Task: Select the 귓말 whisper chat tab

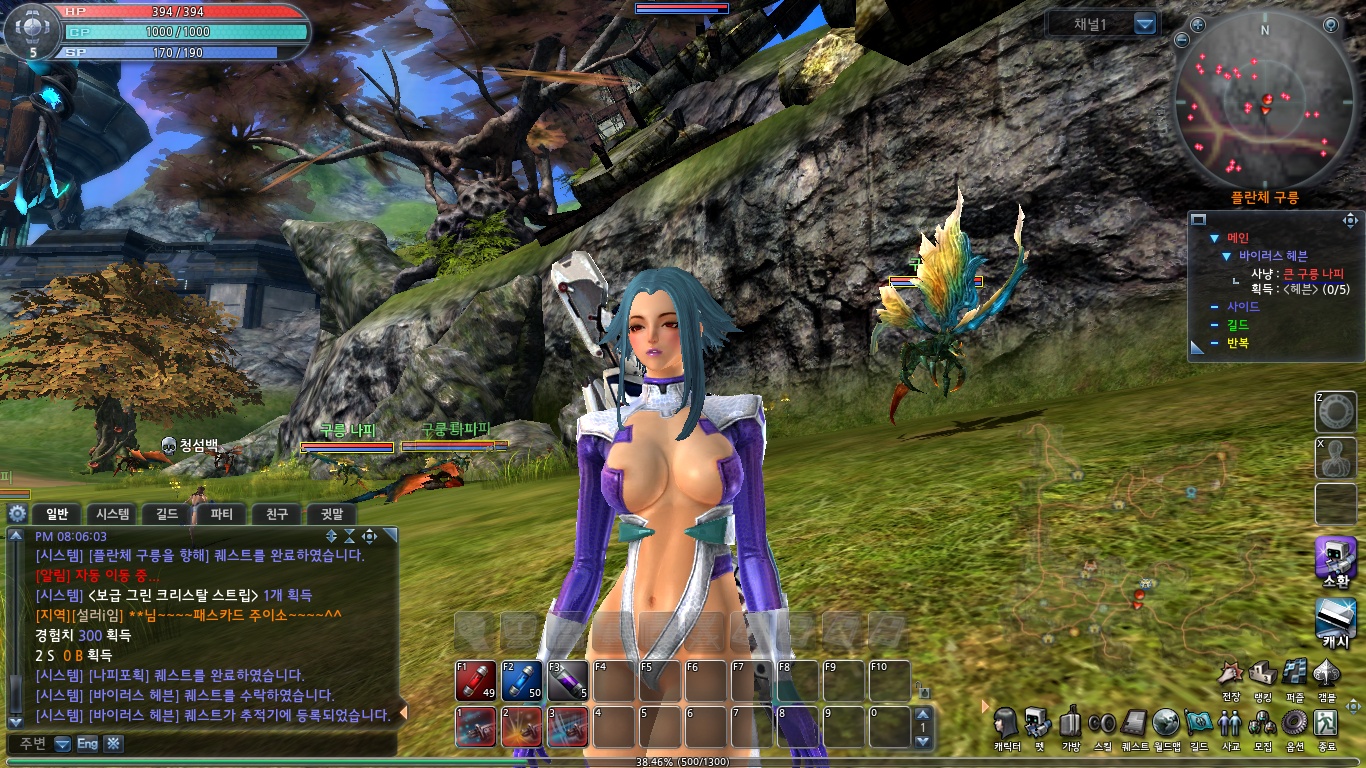Action: [331, 514]
